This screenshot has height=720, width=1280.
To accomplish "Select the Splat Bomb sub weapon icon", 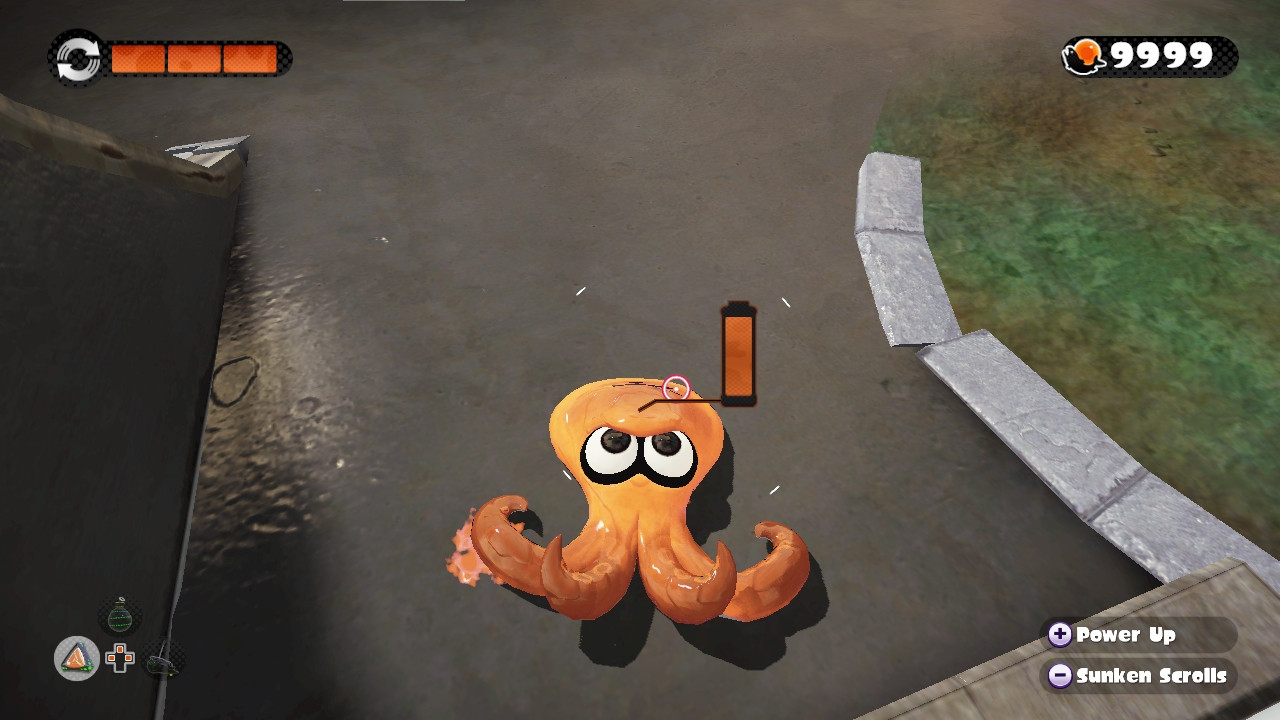I will [118, 617].
